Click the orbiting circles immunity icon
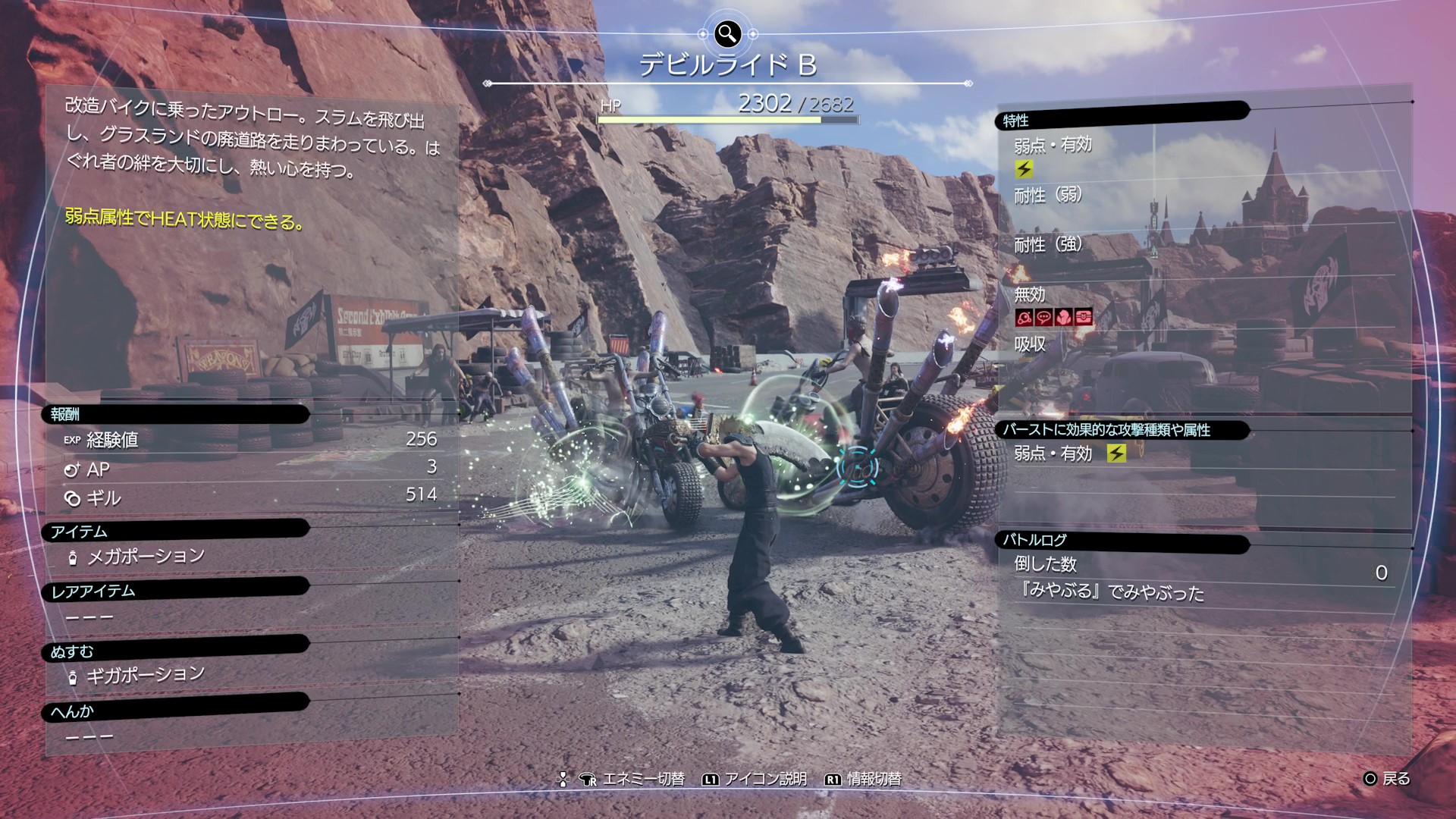Image resolution: width=1456 pixels, height=819 pixels. coord(1024,318)
